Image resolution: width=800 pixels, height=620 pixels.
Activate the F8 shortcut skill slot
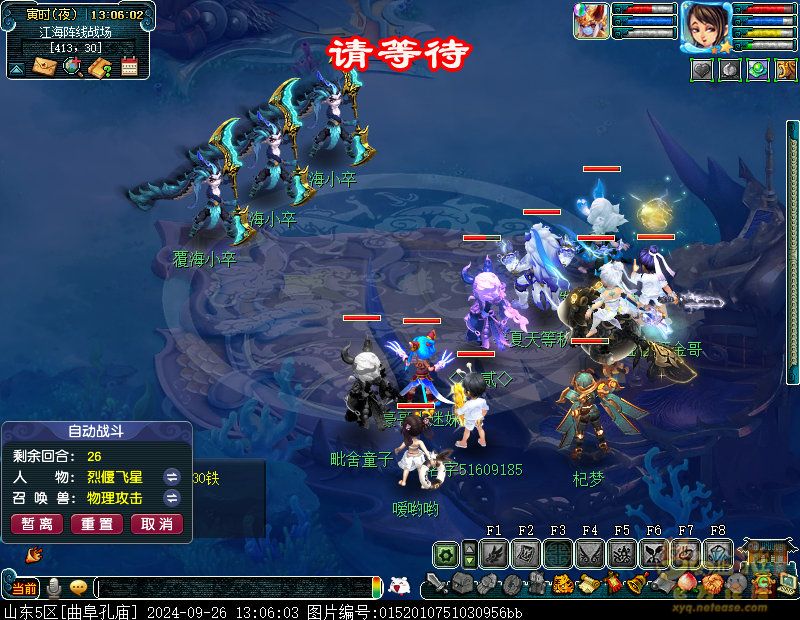(717, 553)
